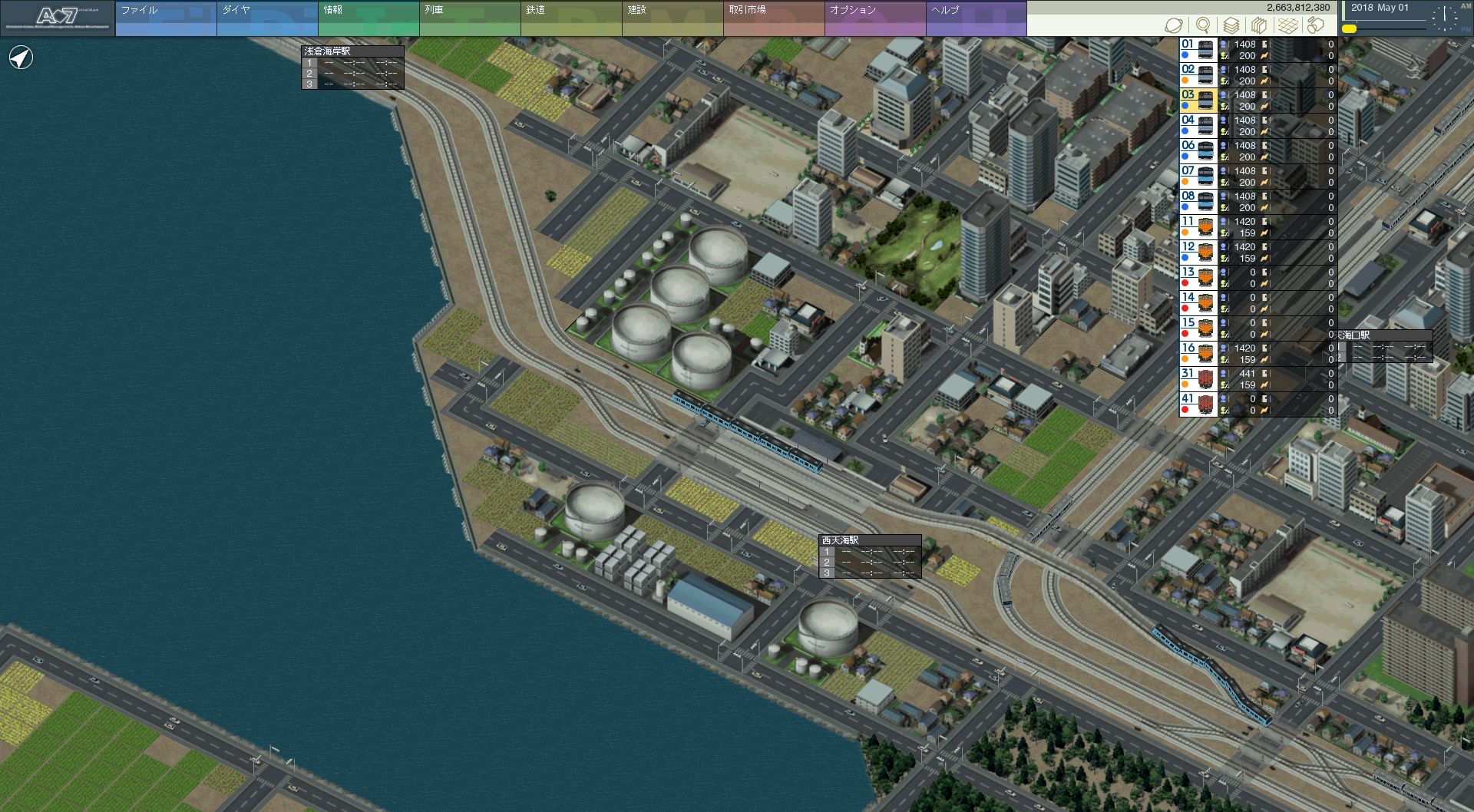Open the 鉄道 (Railway) menu
The image size is (1474, 812).
click(570, 18)
